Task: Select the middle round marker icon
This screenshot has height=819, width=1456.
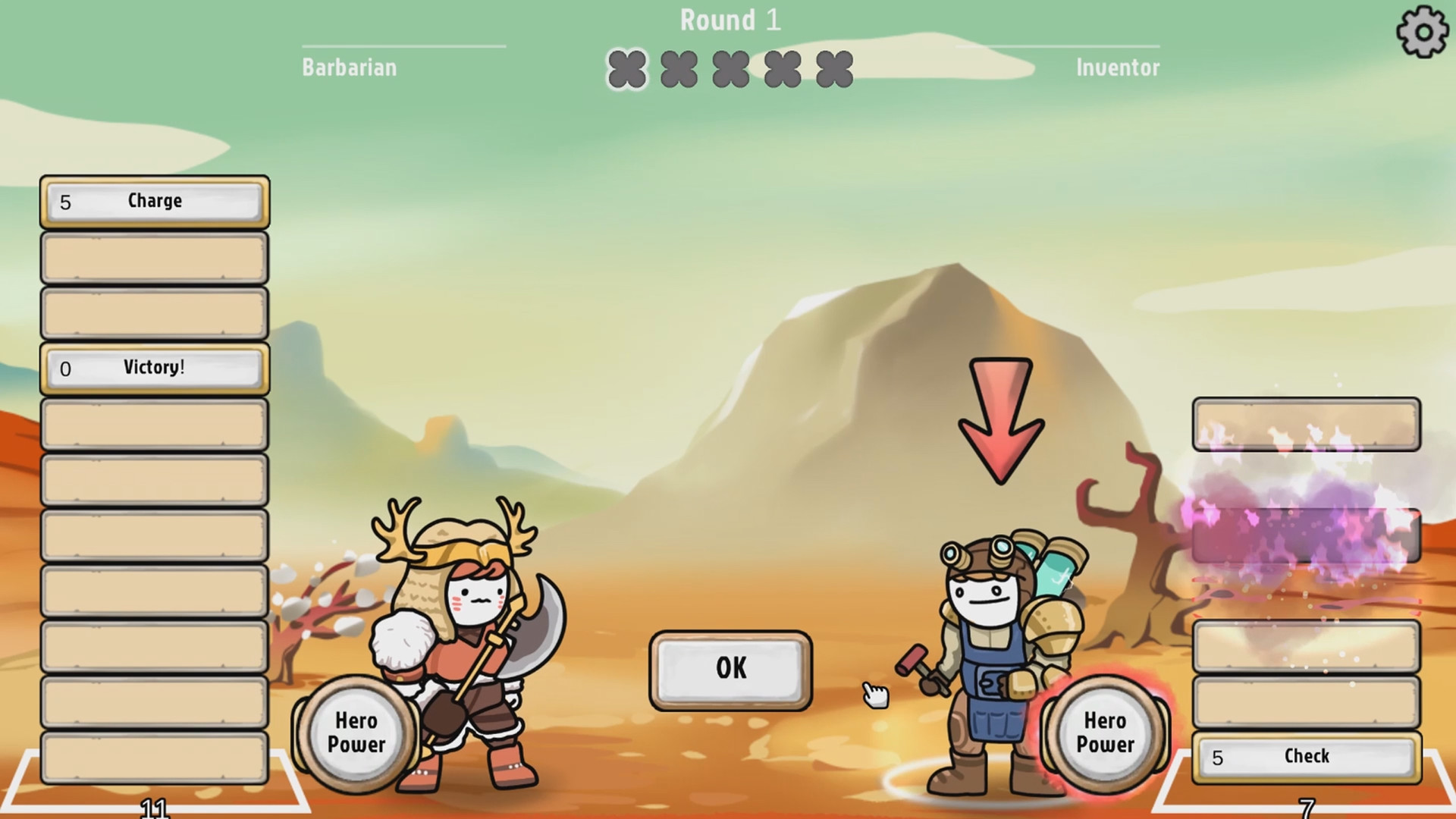Action: pyautogui.click(x=731, y=70)
